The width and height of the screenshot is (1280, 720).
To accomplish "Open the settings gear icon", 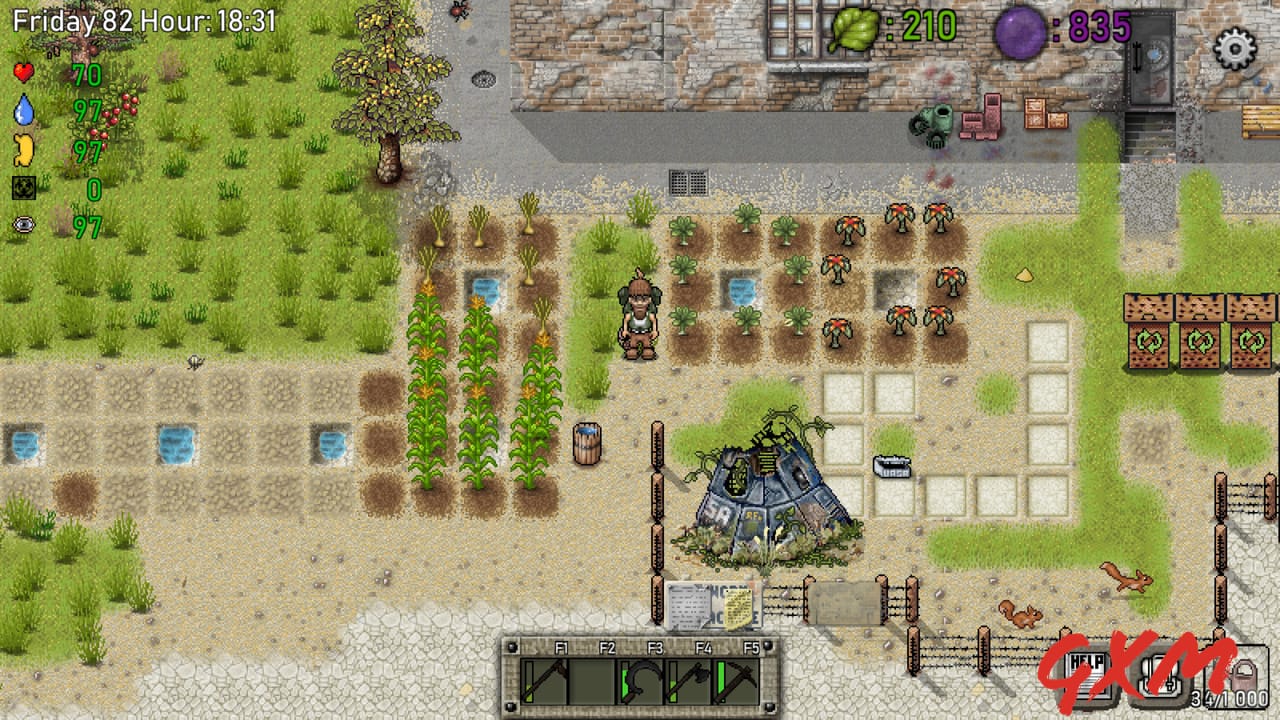I will (1235, 49).
